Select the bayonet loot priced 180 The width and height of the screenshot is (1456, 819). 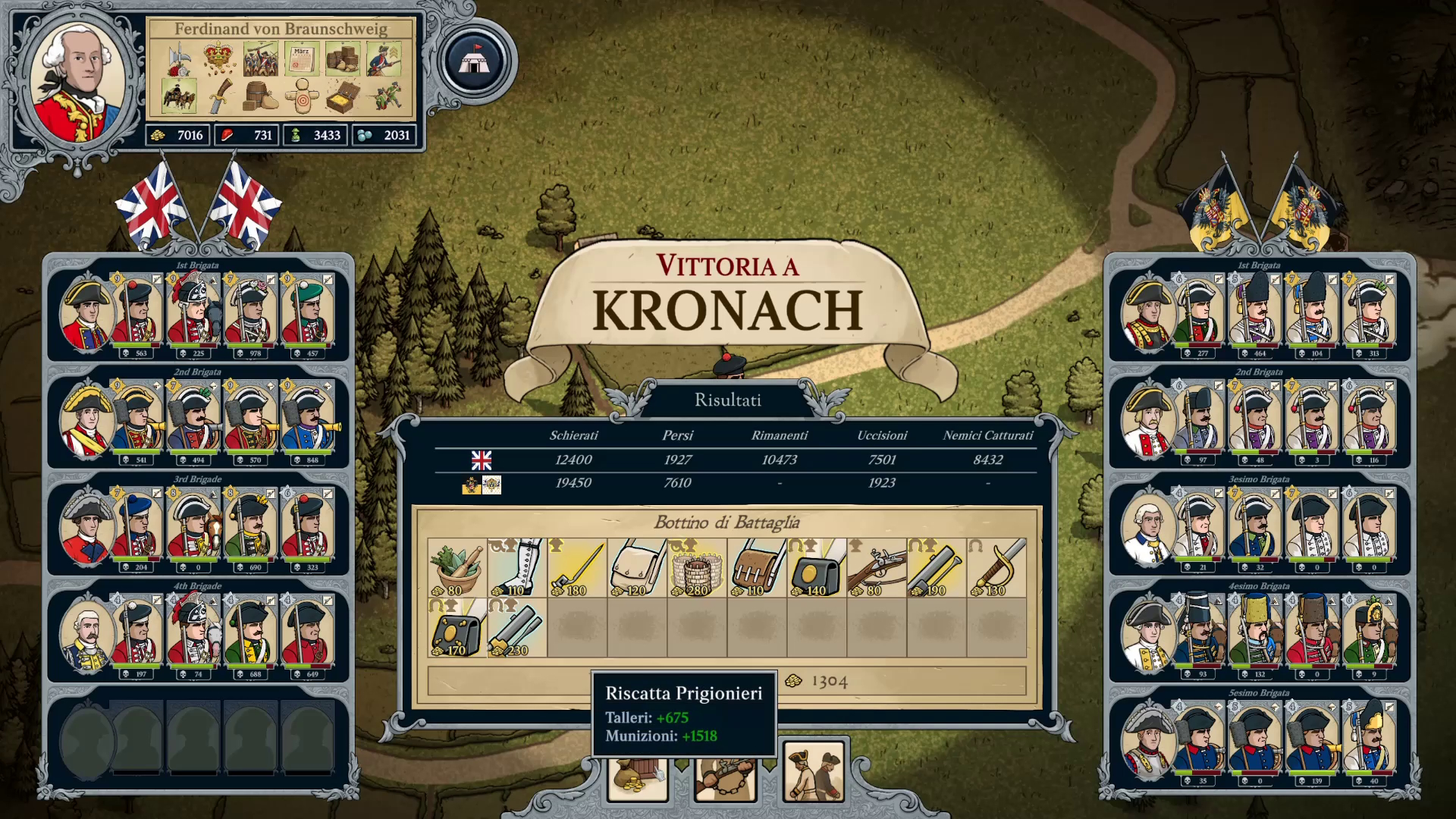[x=576, y=568]
